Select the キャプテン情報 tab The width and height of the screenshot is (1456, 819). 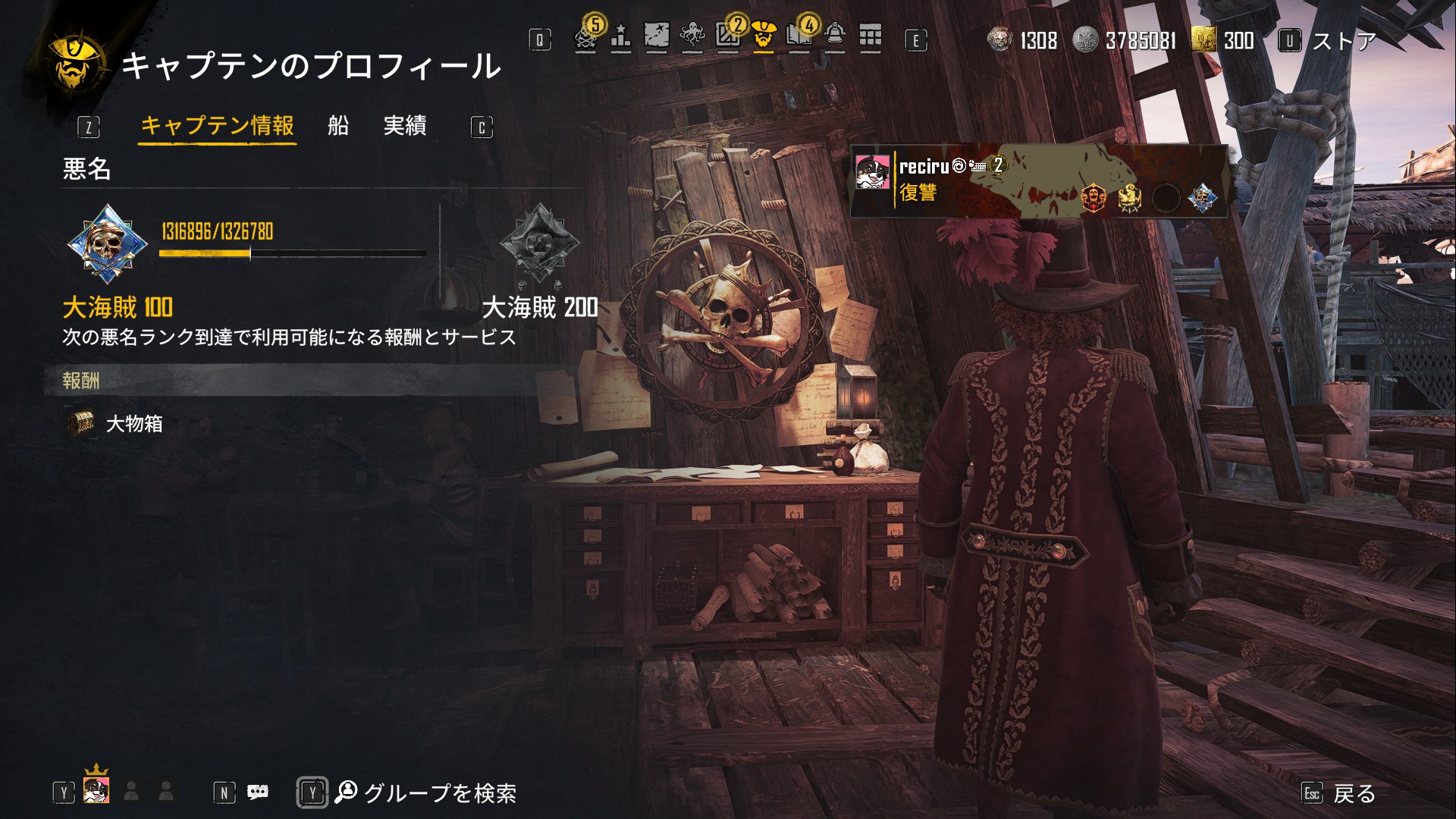point(218,126)
